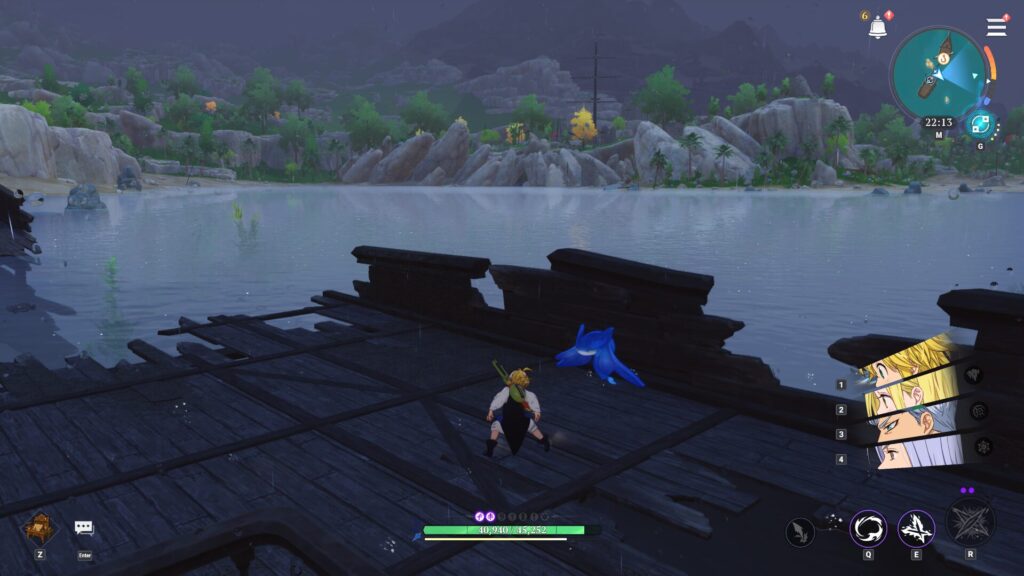Open the chat speech bubble
This screenshot has width=1024, height=576.
coord(84,528)
